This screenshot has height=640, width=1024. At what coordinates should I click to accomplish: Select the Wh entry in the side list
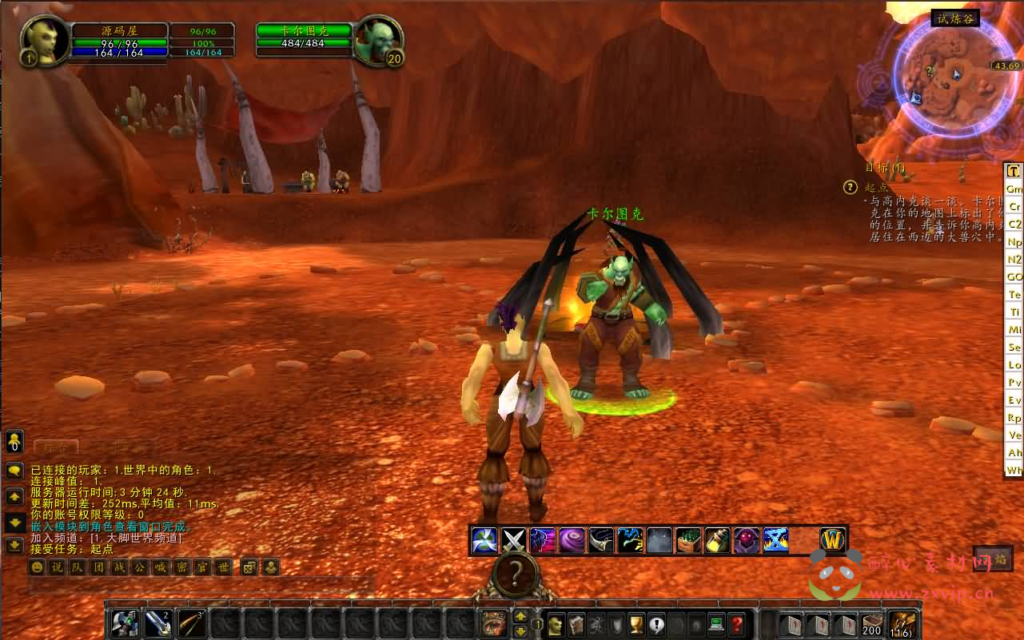point(1014,469)
